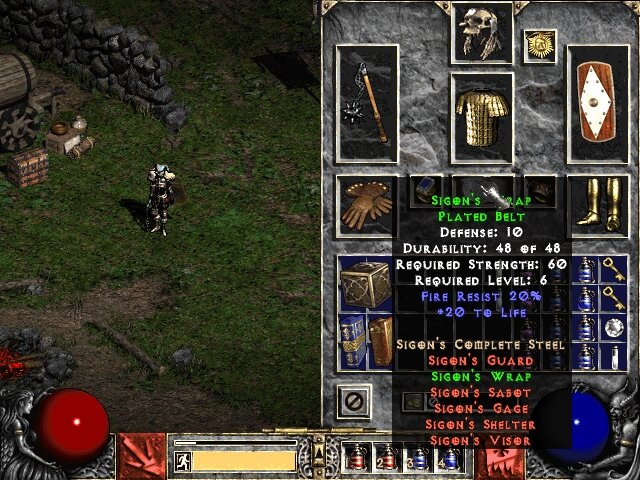640x480 pixels.
Task: Select the golden sun amulet
Action: (x=539, y=45)
